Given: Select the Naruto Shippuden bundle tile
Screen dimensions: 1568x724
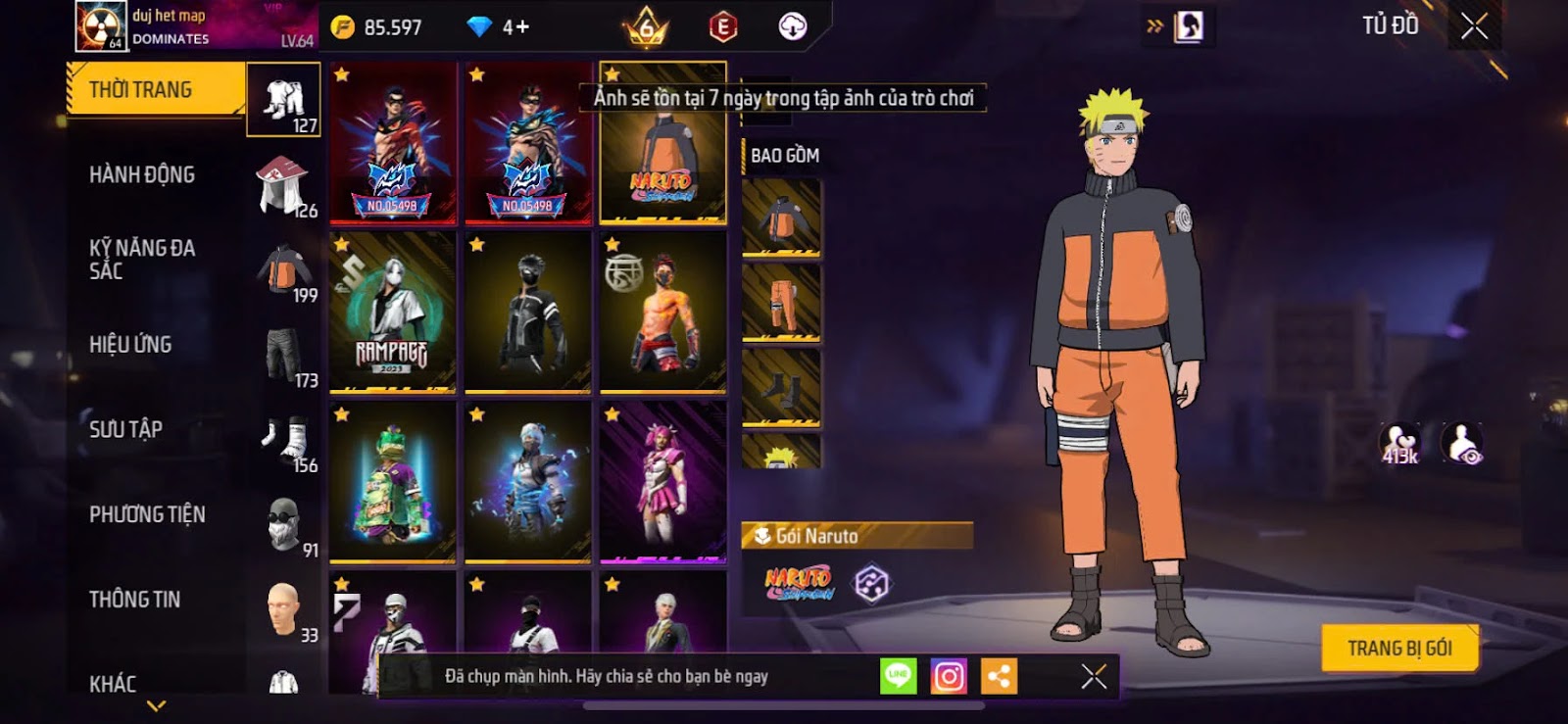Looking at the screenshot, I should coord(662,144).
